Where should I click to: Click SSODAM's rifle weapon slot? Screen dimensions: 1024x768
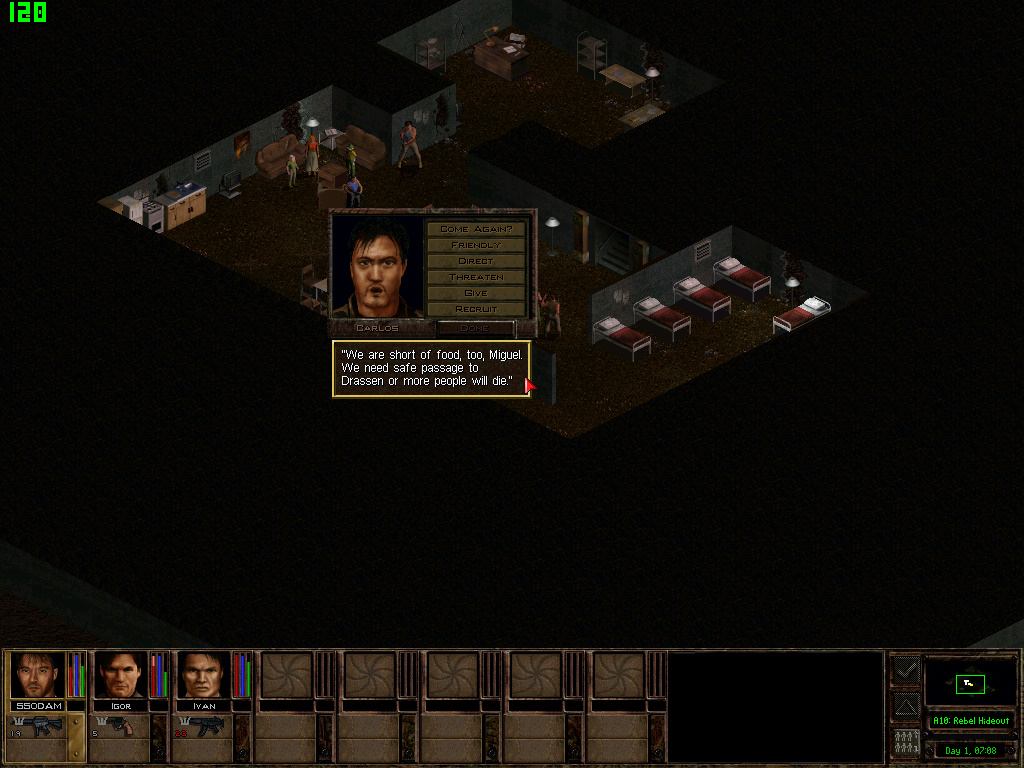[38, 726]
